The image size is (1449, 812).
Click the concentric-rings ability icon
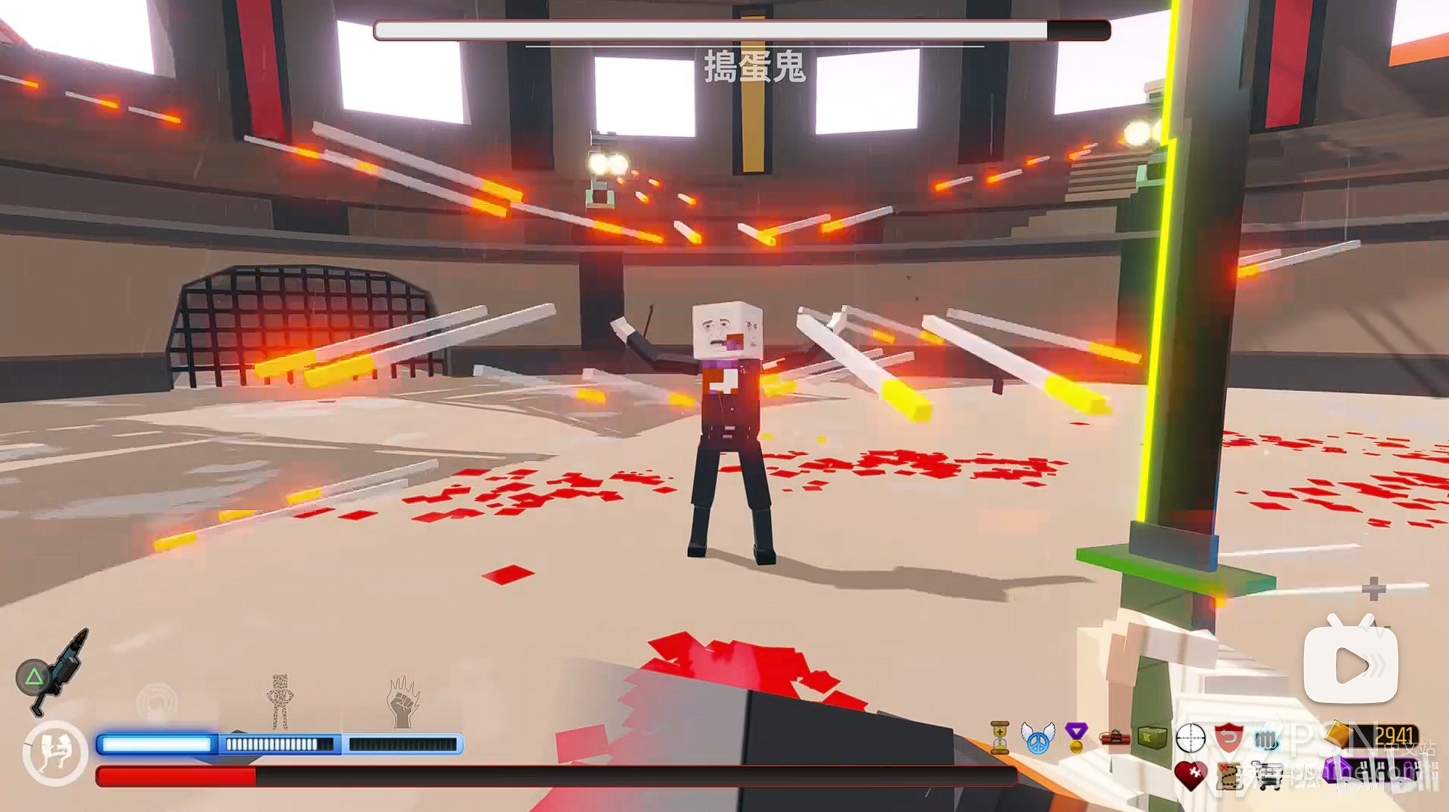pyautogui.click(x=157, y=701)
